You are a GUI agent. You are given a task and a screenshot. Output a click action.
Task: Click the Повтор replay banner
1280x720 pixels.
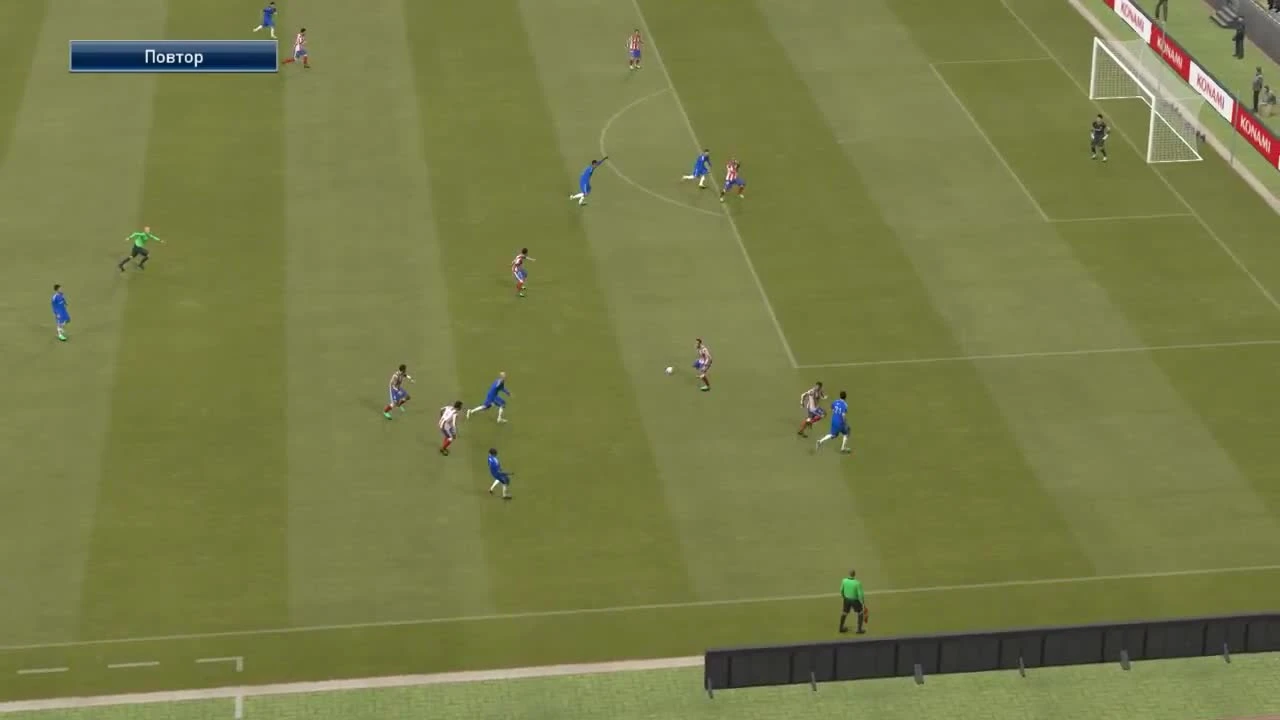click(172, 57)
